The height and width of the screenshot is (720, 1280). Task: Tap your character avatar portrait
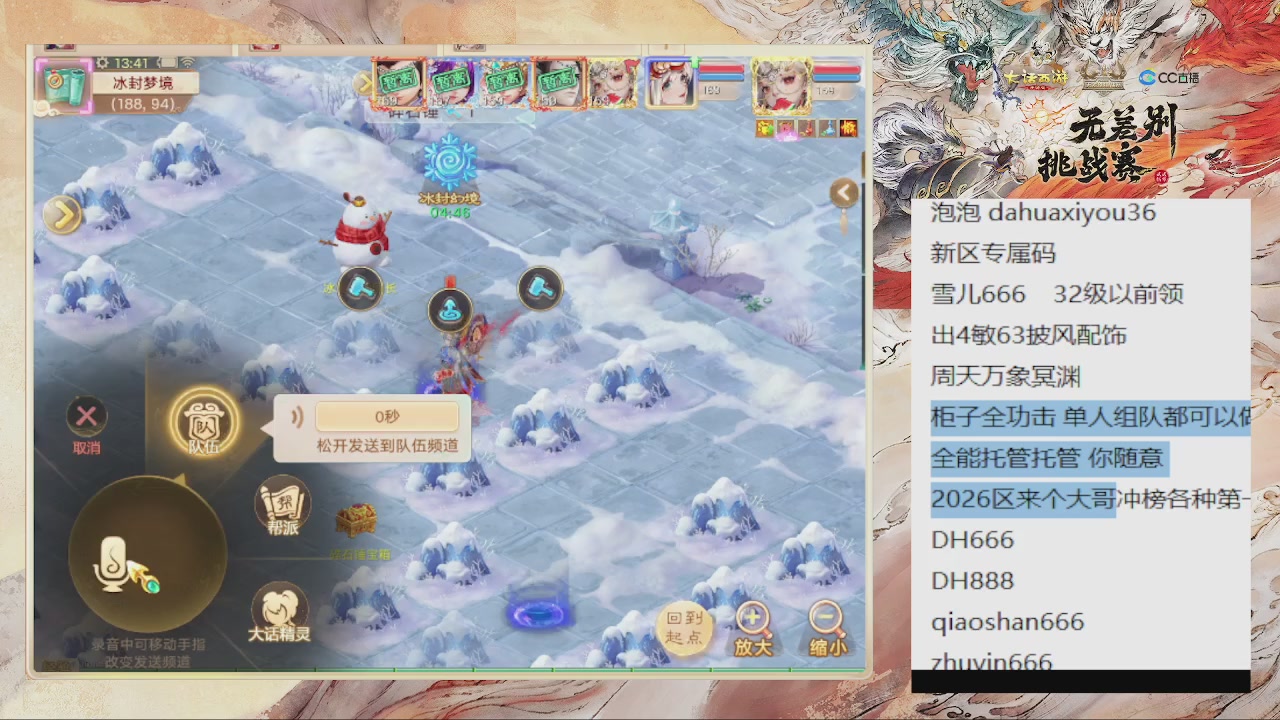coord(780,85)
